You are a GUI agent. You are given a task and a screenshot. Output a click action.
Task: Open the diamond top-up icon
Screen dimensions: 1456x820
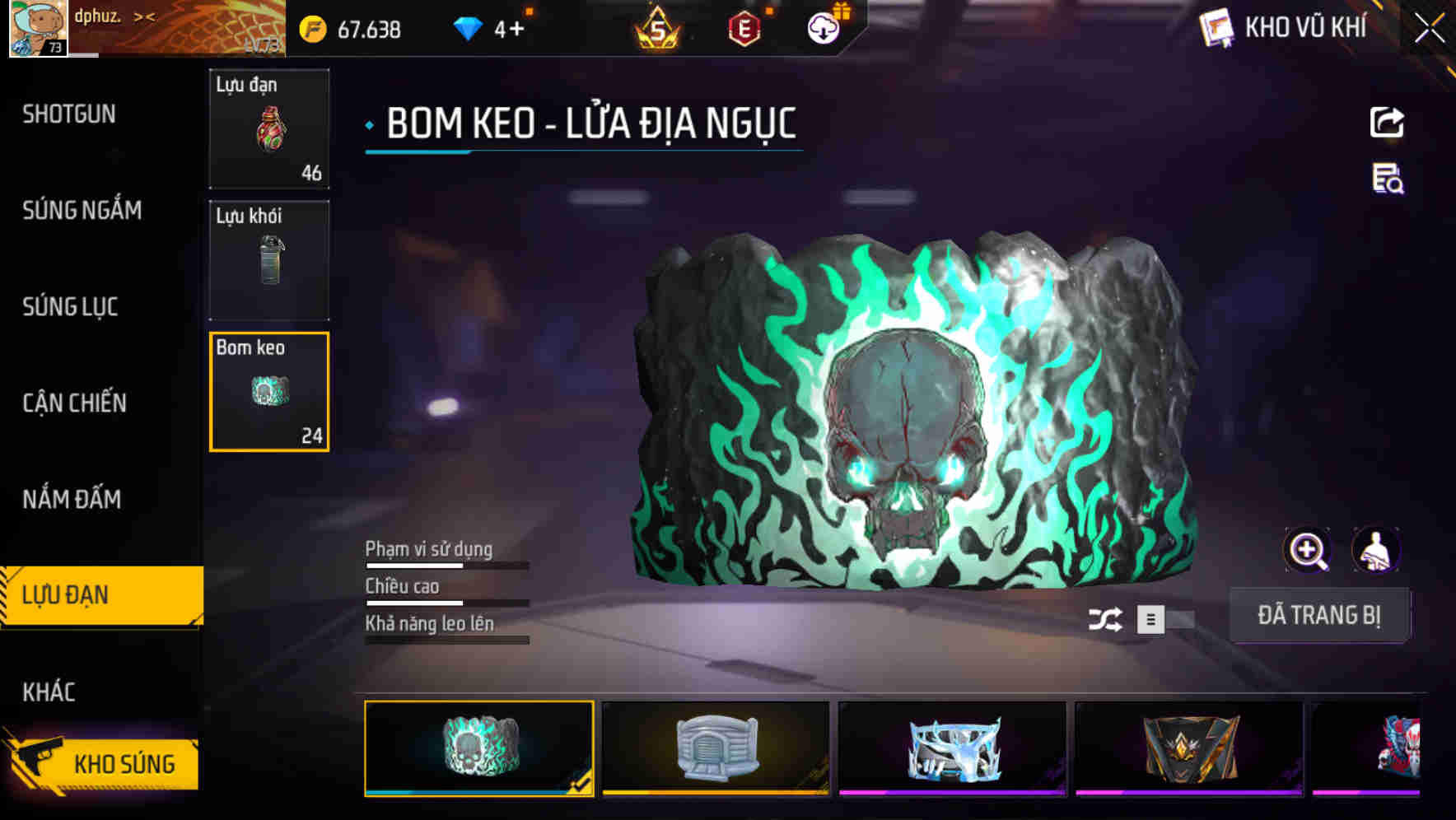469,27
